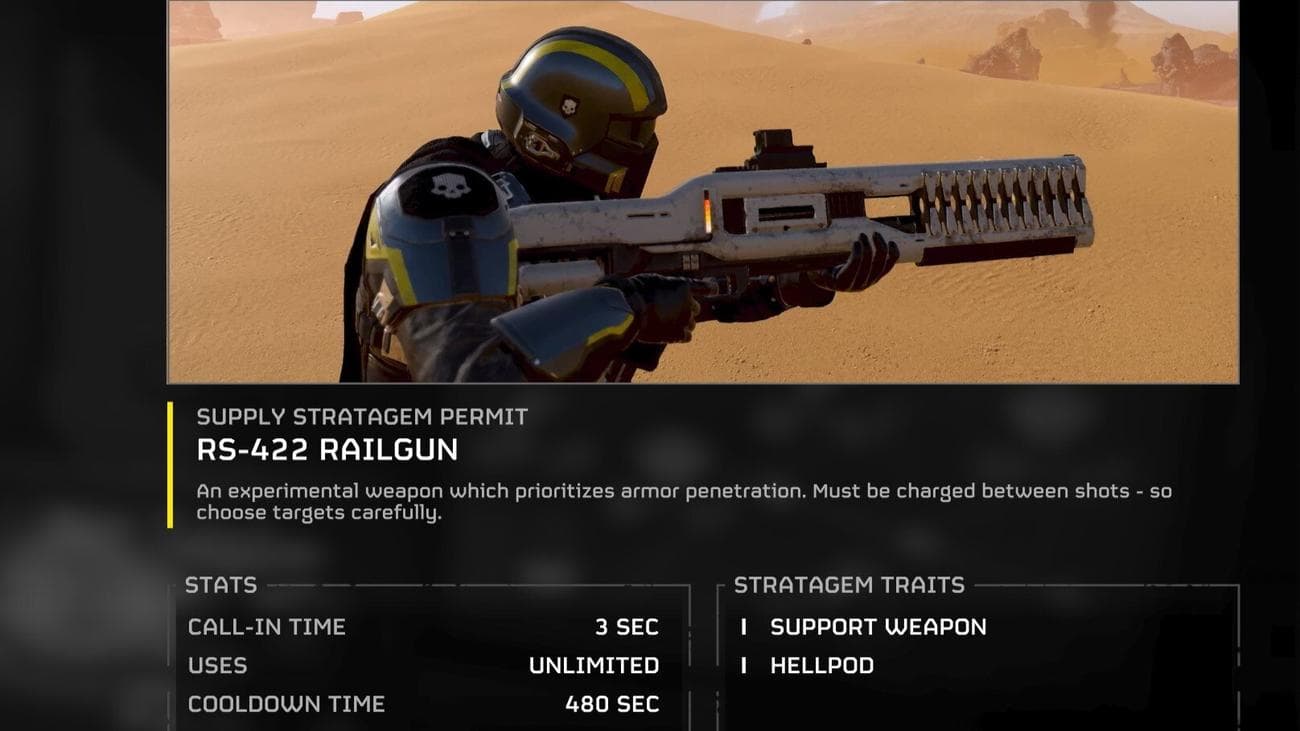Select the Hellpod trait marker

point(744,665)
